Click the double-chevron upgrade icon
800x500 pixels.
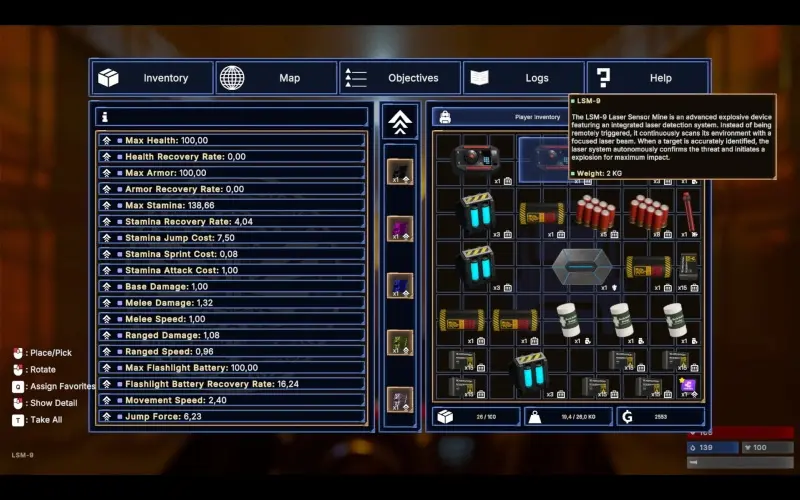pos(400,123)
